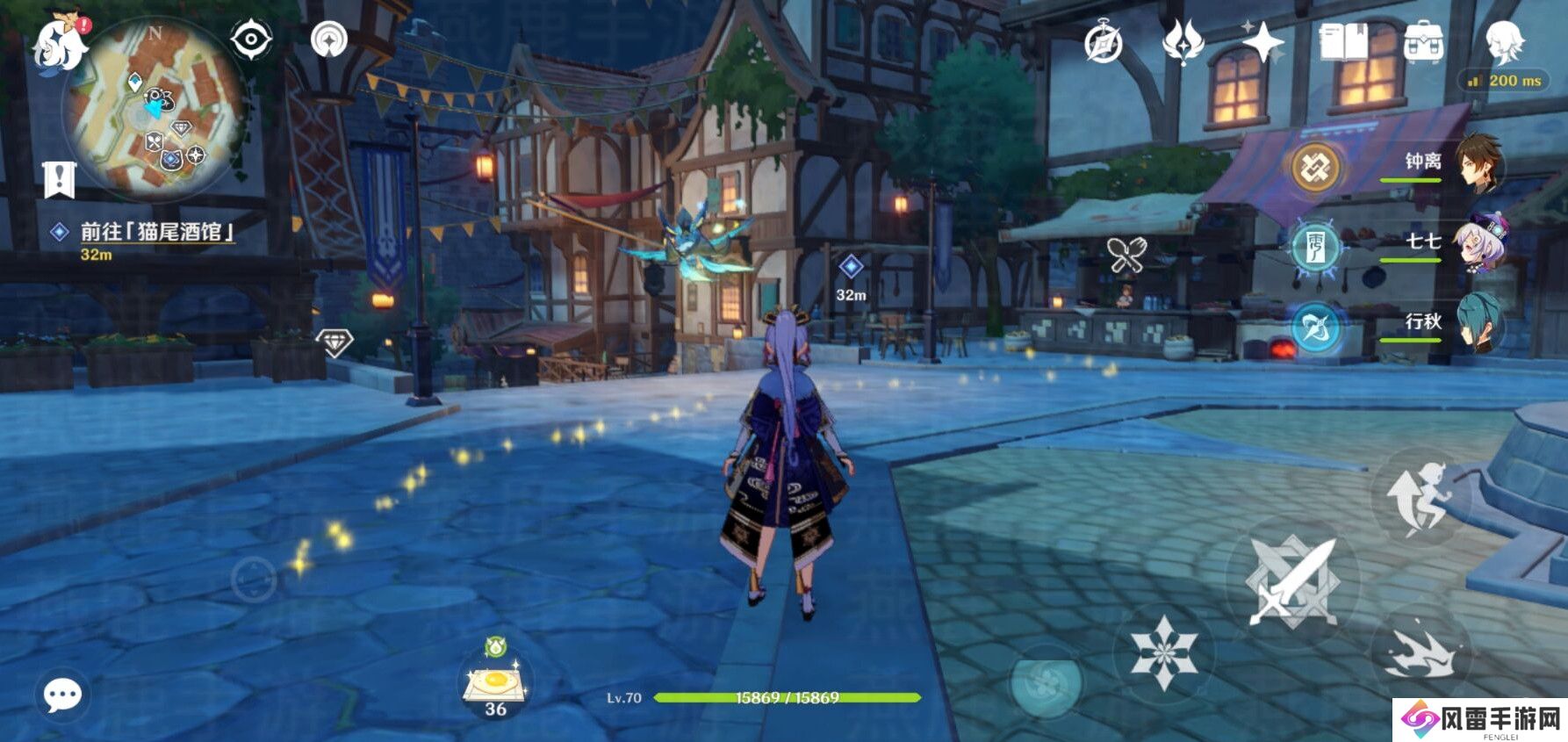Open the compass events icon
This screenshot has width=1568, height=742.
[1103, 42]
